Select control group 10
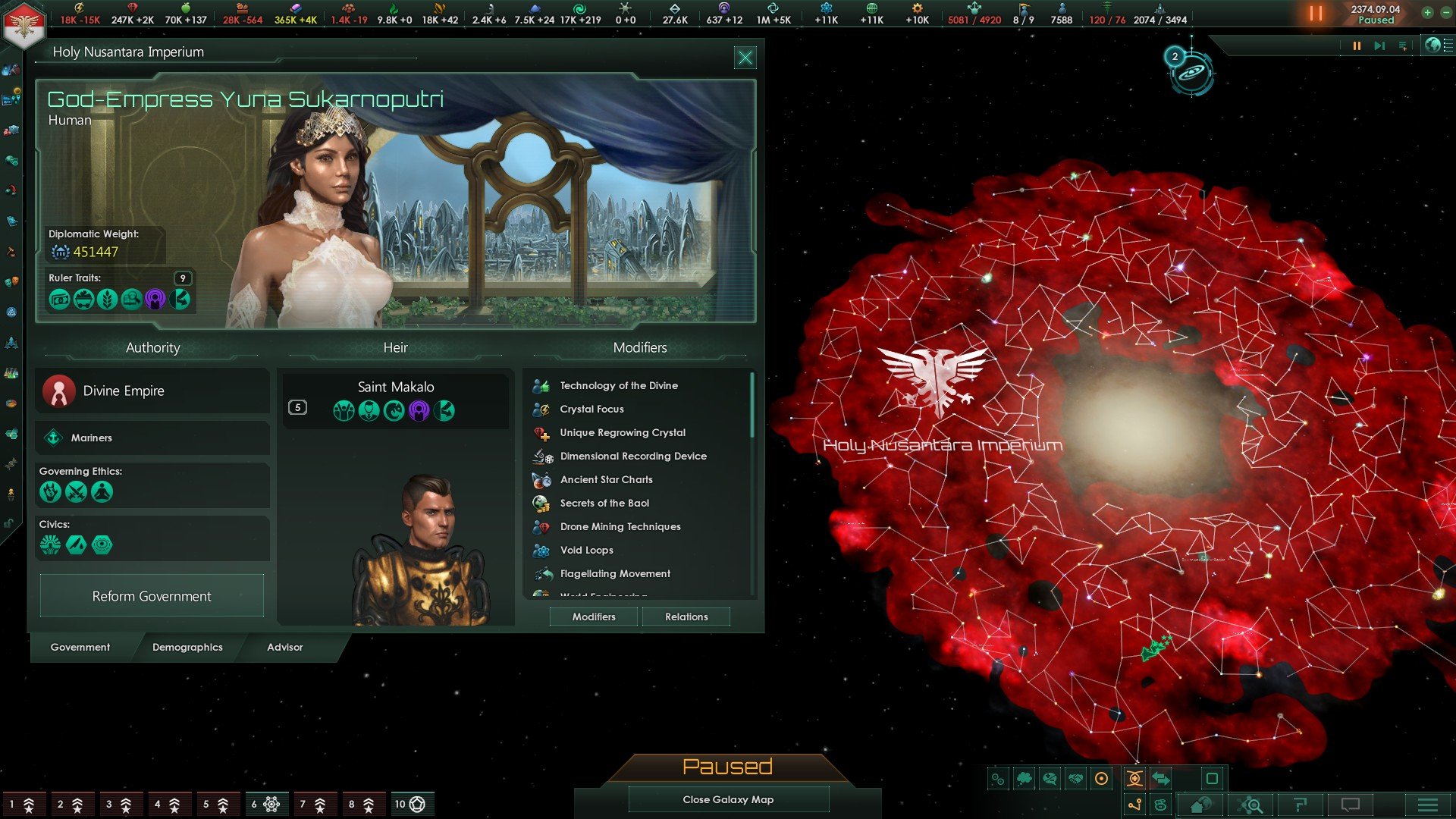 click(x=409, y=804)
